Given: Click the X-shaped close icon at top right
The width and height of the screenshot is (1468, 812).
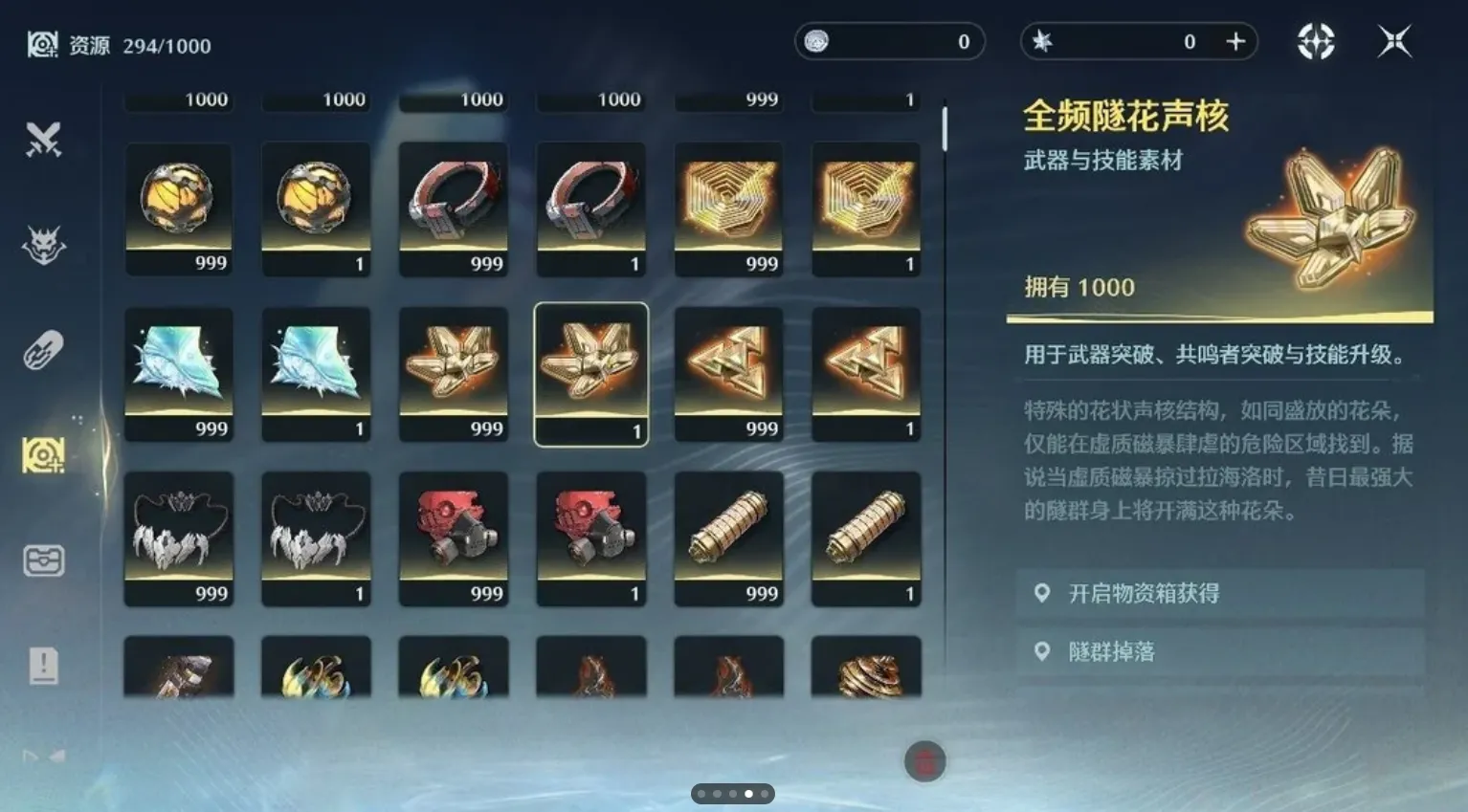Looking at the screenshot, I should point(1392,40).
